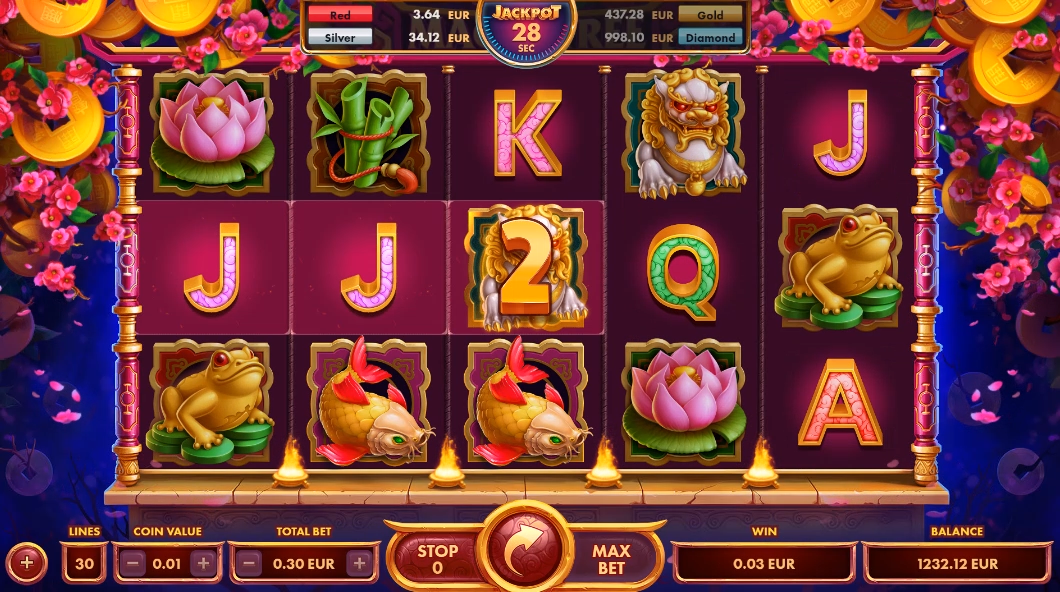
Task: Click the Max Bet button
Action: click(x=611, y=560)
